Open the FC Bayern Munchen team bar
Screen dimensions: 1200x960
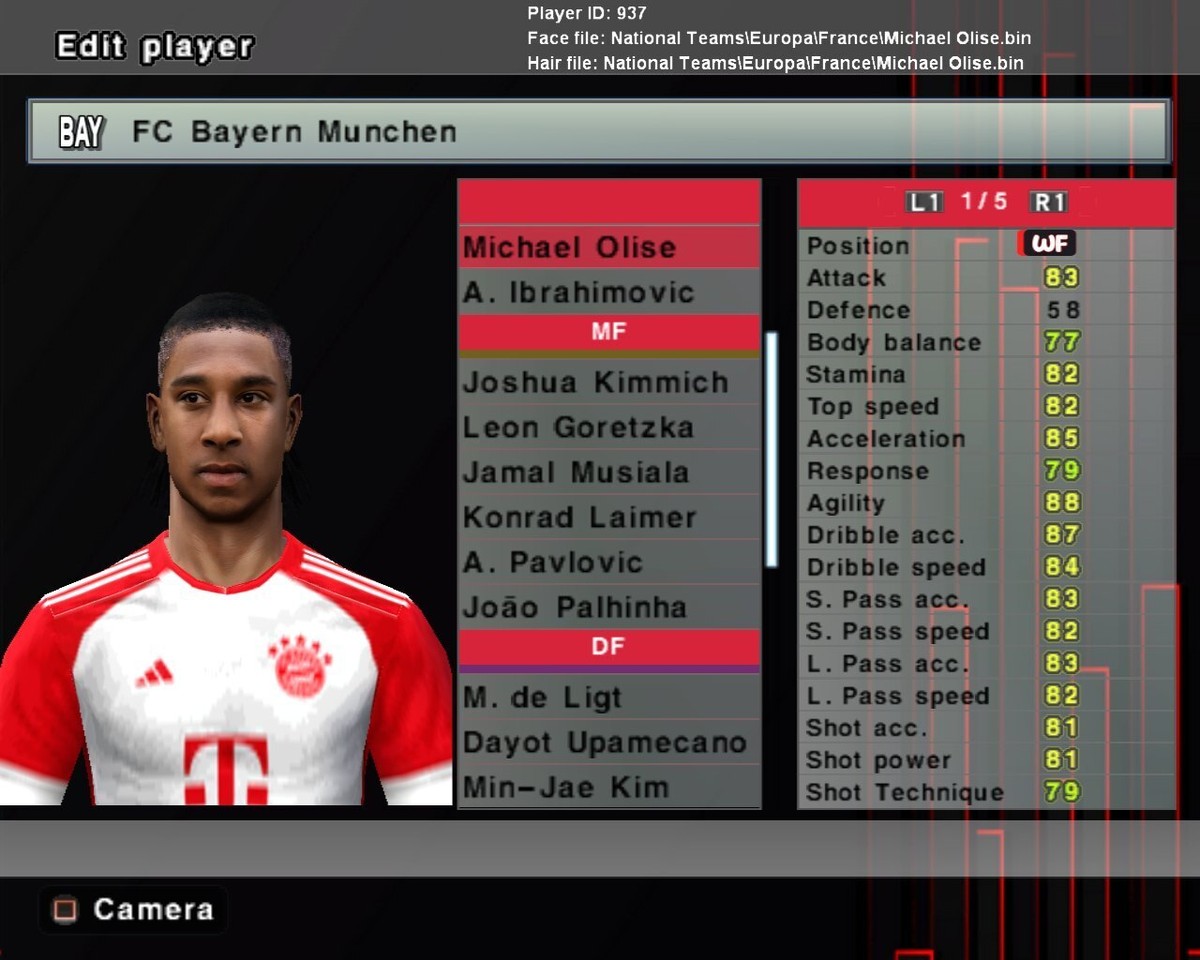[598, 131]
